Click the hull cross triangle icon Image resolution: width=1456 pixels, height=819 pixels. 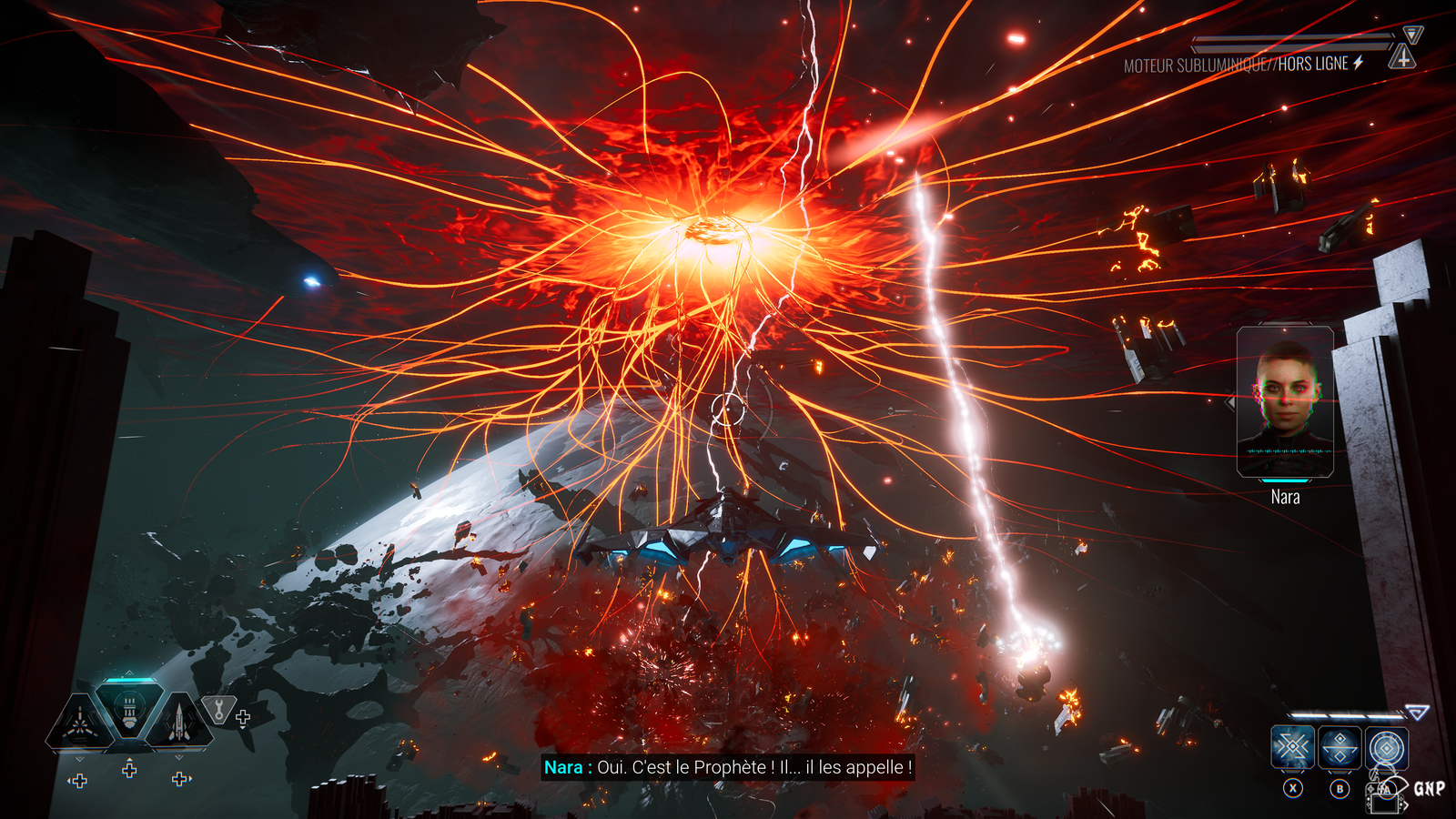[x=1402, y=58]
